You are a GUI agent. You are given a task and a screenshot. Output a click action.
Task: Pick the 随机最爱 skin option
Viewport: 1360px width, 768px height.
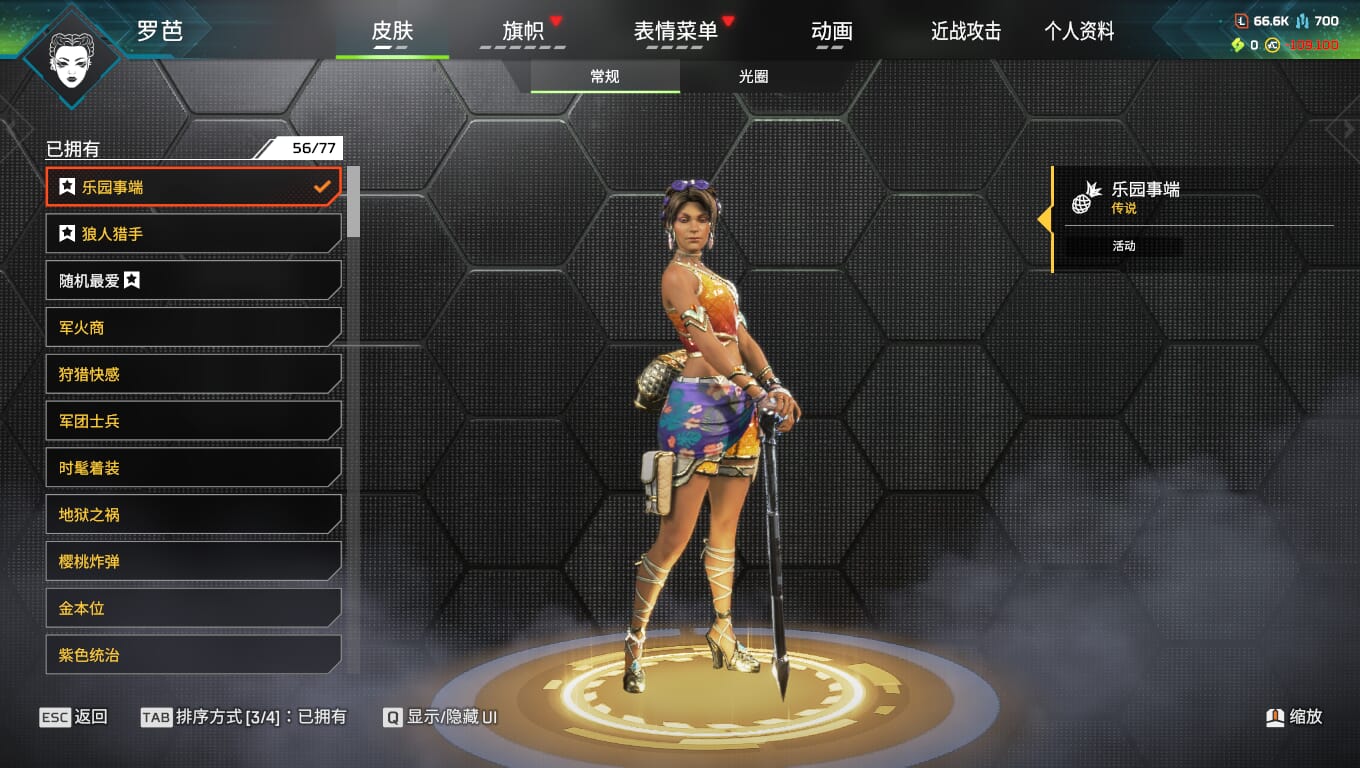(193, 281)
